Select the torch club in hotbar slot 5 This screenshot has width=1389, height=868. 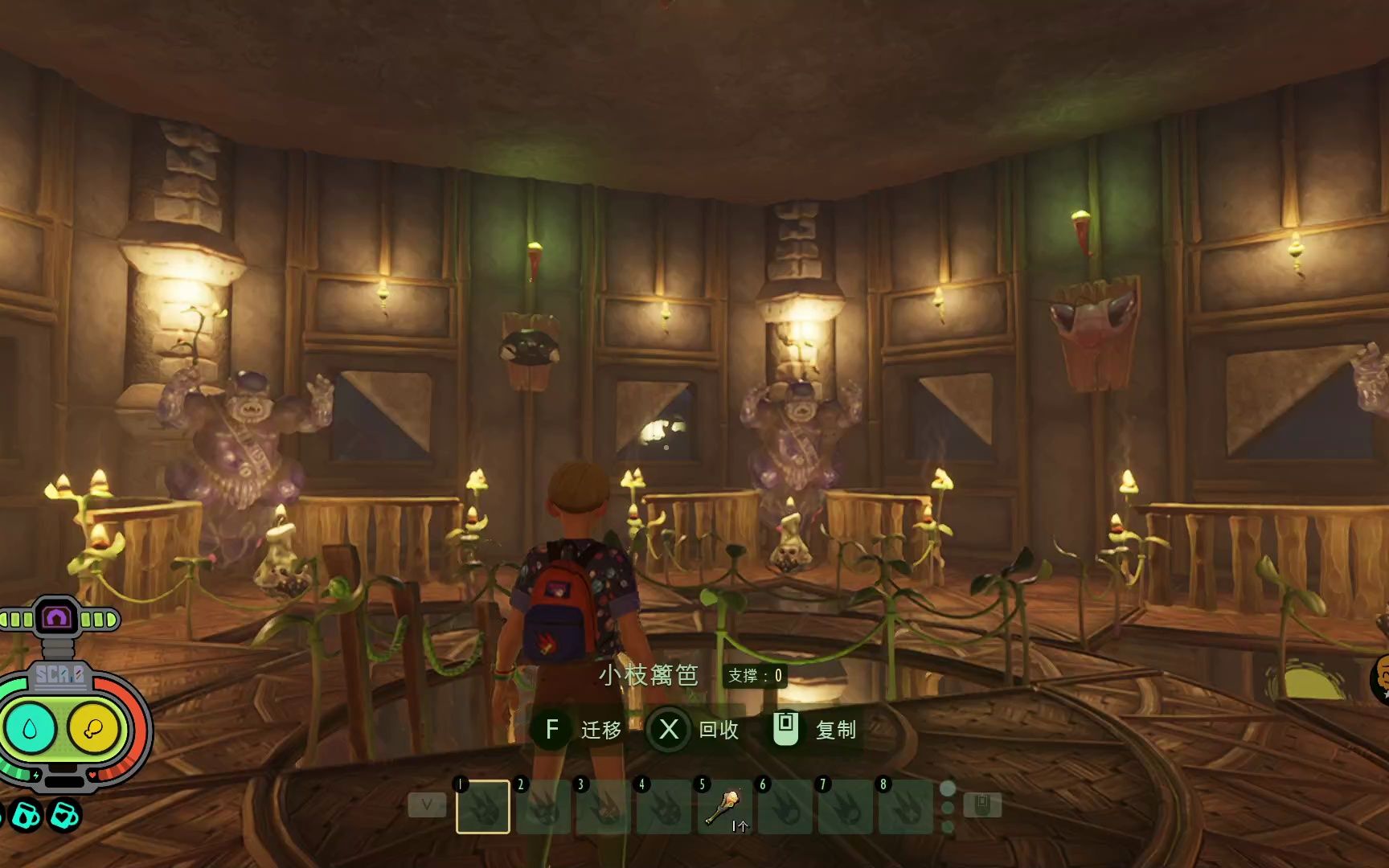pos(723,807)
